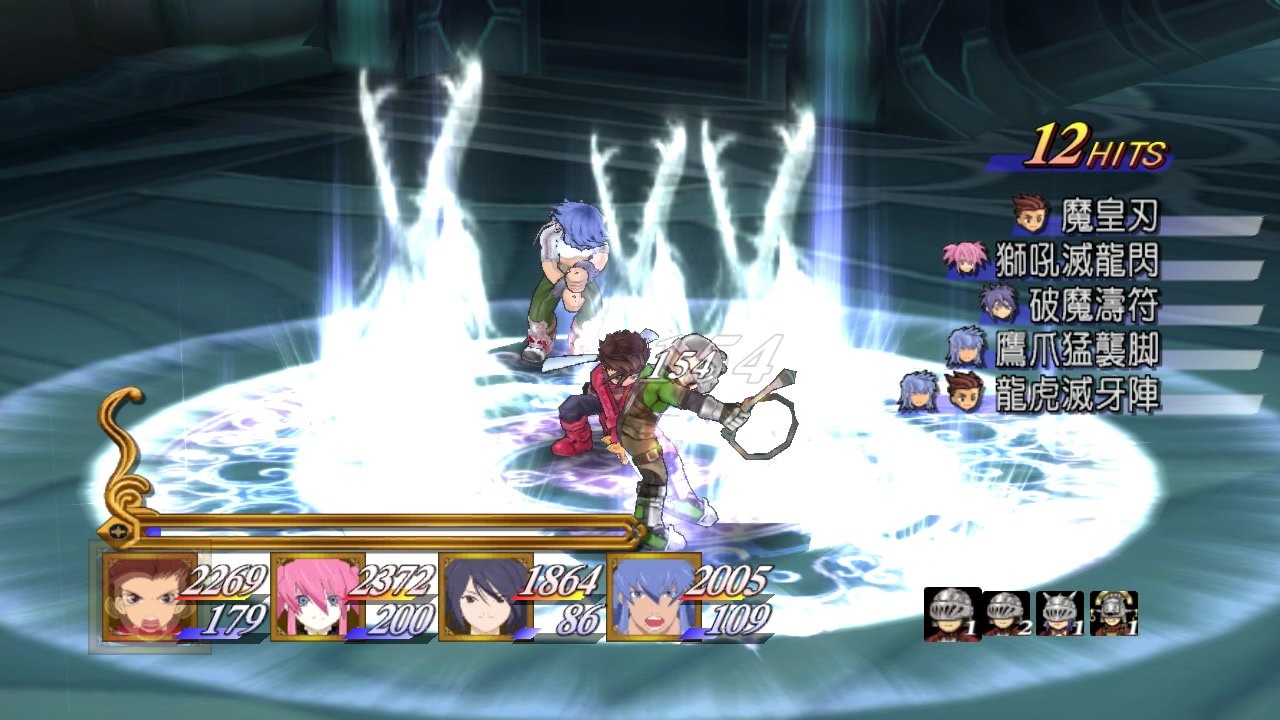Click the small plus emblem below the scroll
This screenshot has height=720, width=1280.
(x=118, y=531)
